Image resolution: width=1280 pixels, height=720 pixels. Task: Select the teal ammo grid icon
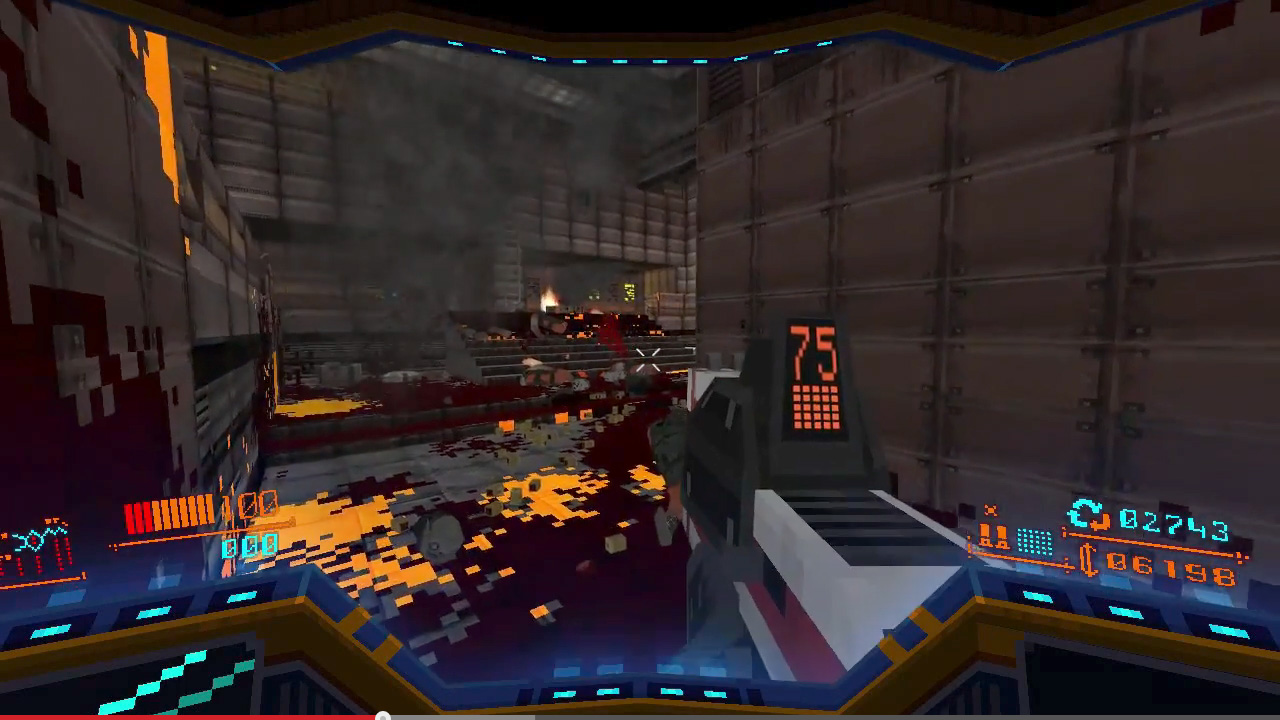(x=1035, y=543)
